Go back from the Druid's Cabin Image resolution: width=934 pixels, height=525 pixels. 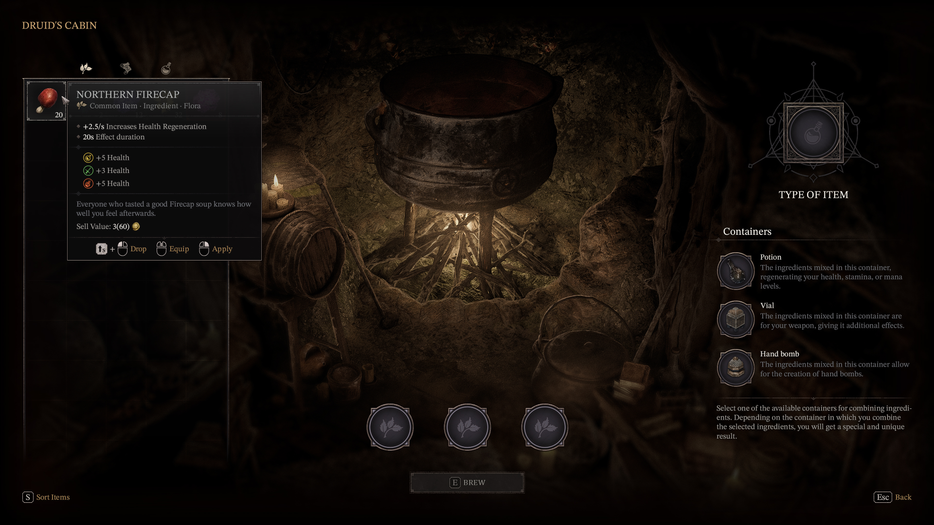(893, 497)
